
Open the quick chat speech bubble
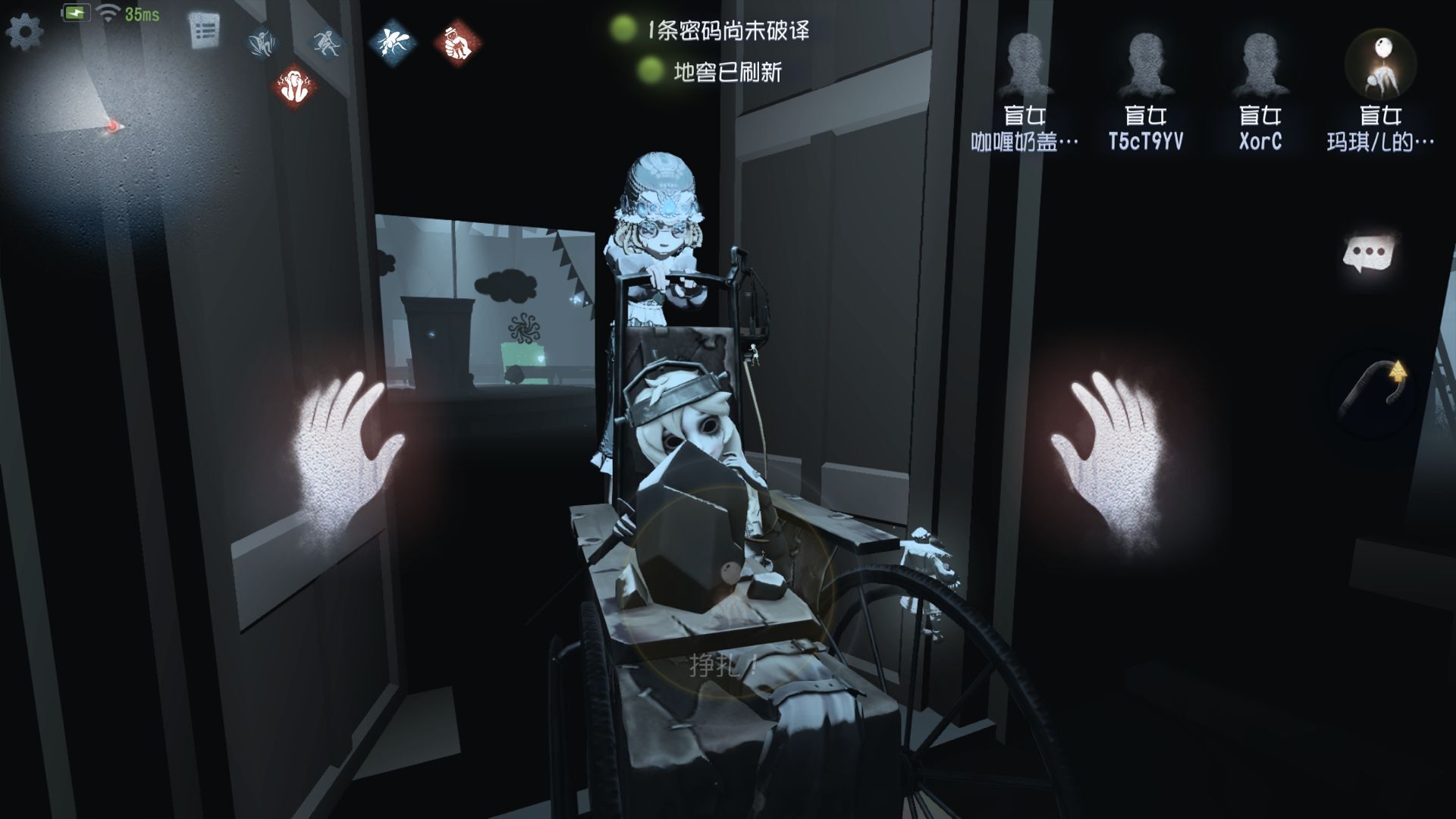point(1370,254)
